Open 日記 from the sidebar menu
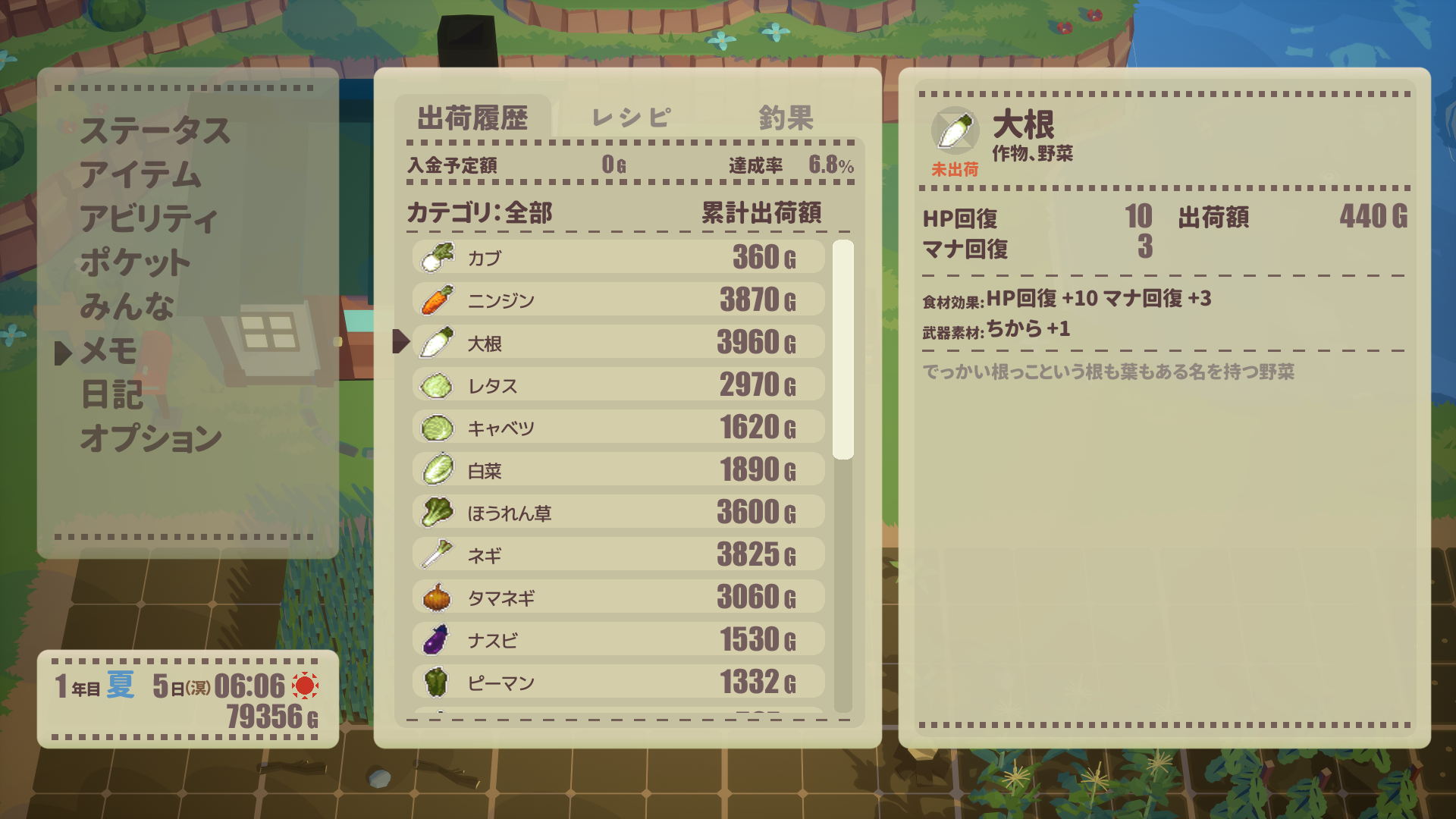The width and height of the screenshot is (1456, 819). [x=111, y=393]
